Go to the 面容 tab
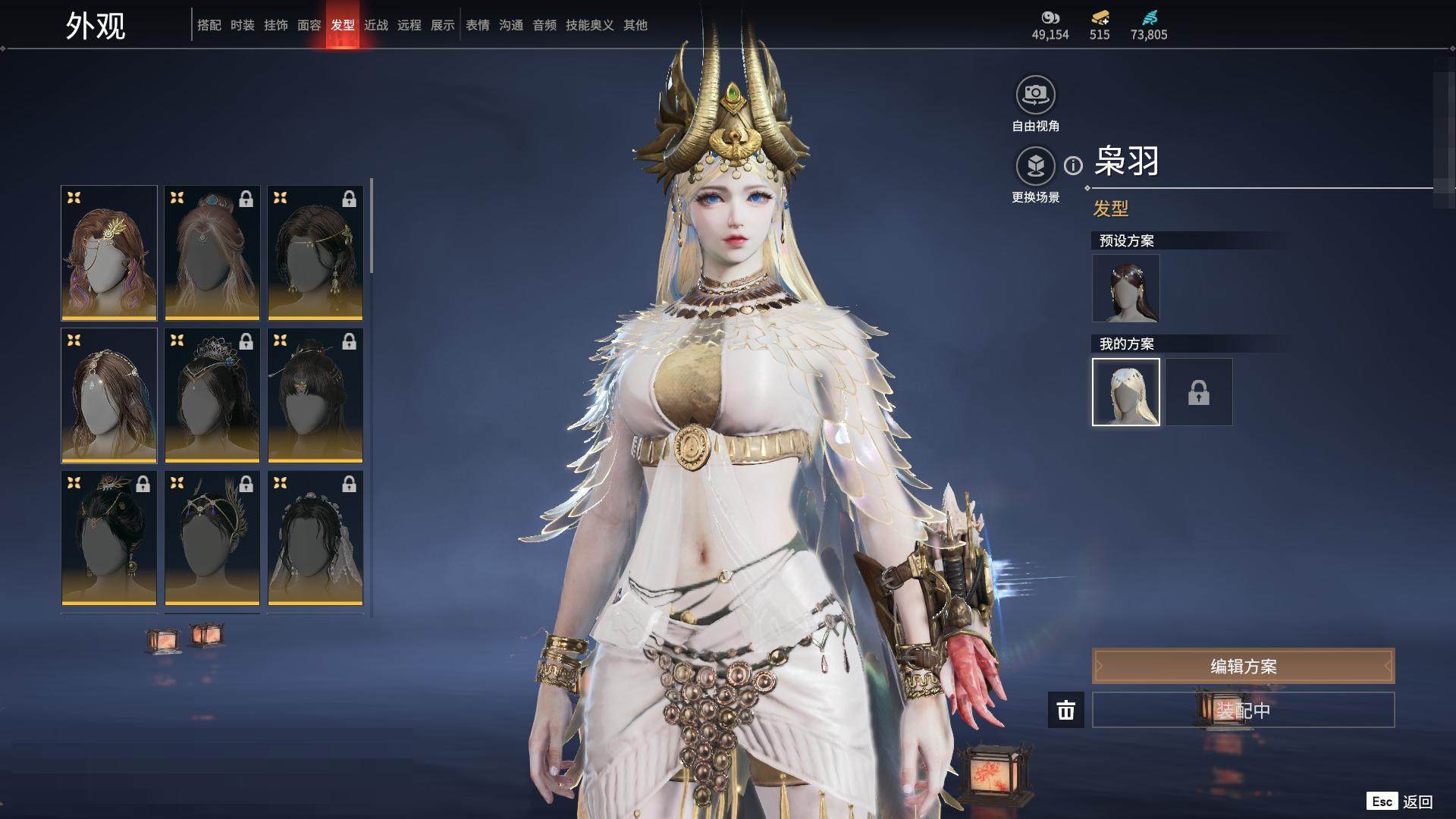The image size is (1456, 819). pyautogui.click(x=309, y=25)
